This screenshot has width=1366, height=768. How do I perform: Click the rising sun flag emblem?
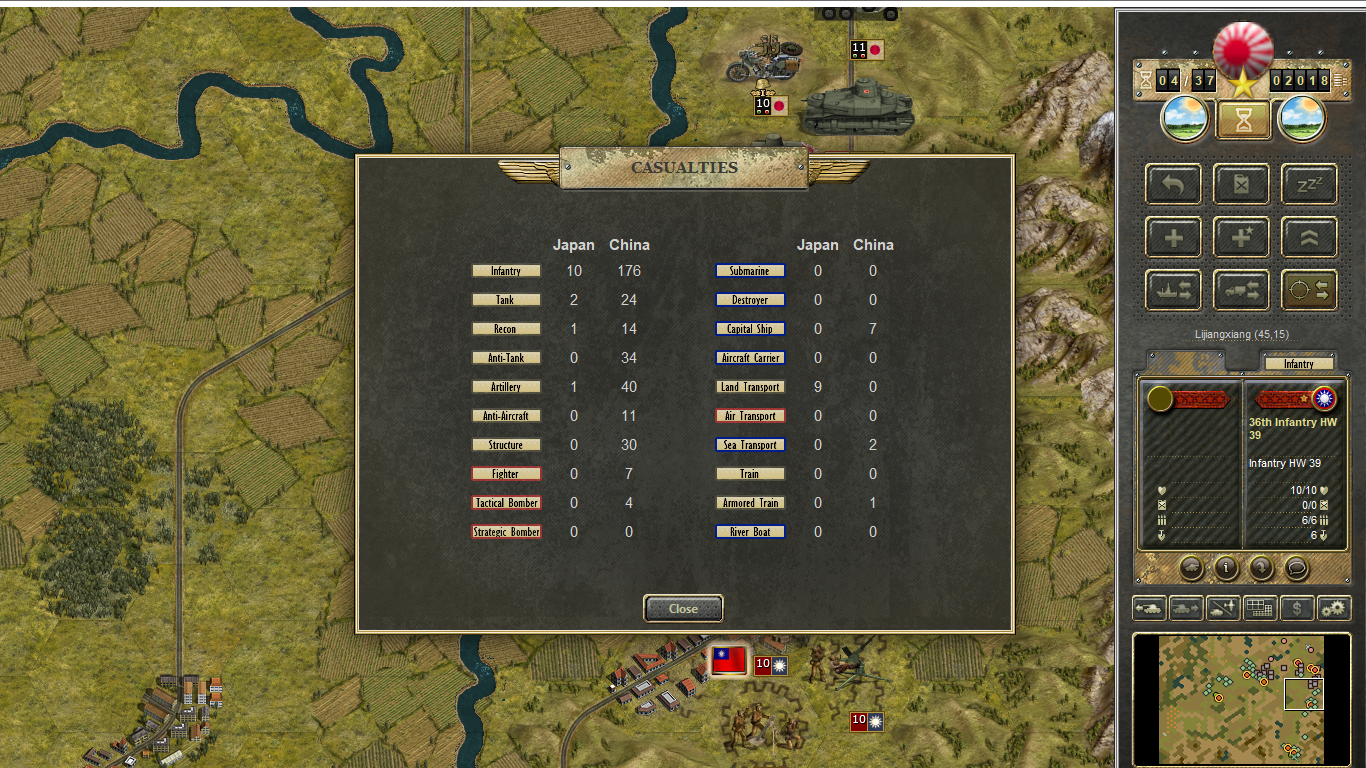[1242, 47]
